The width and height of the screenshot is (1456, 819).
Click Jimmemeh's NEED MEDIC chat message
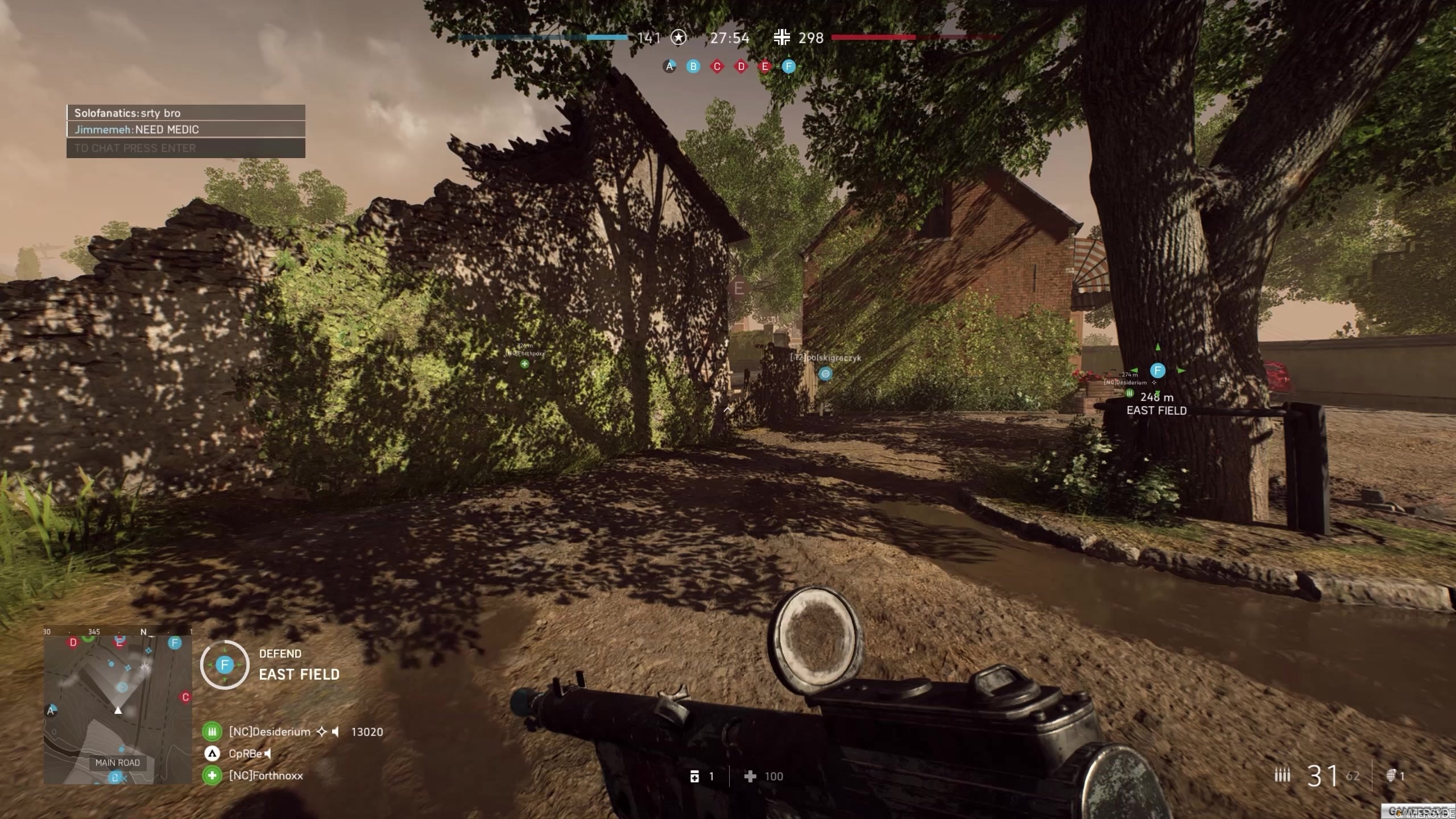point(136,129)
